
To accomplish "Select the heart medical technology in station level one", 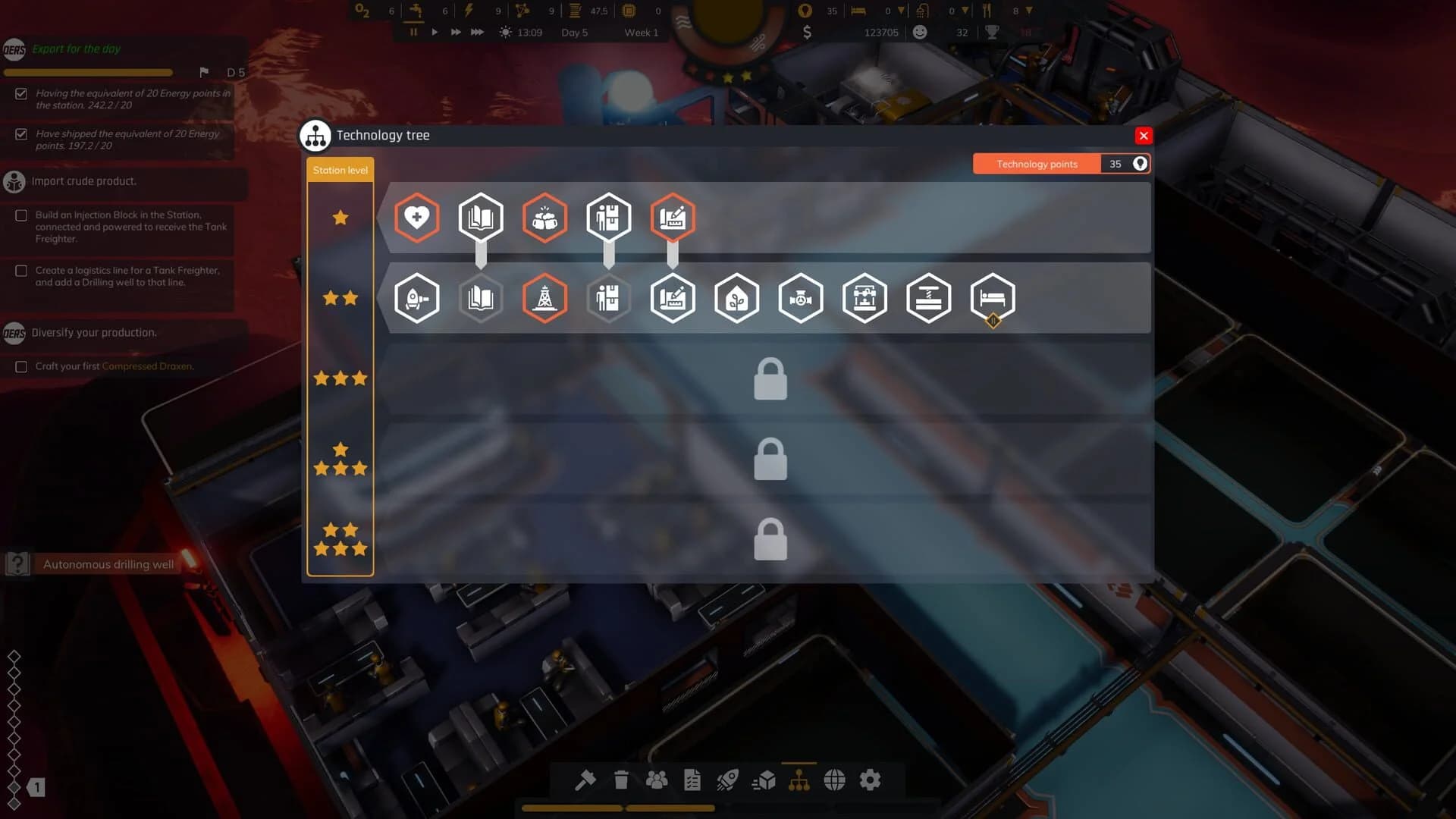I will pos(416,218).
